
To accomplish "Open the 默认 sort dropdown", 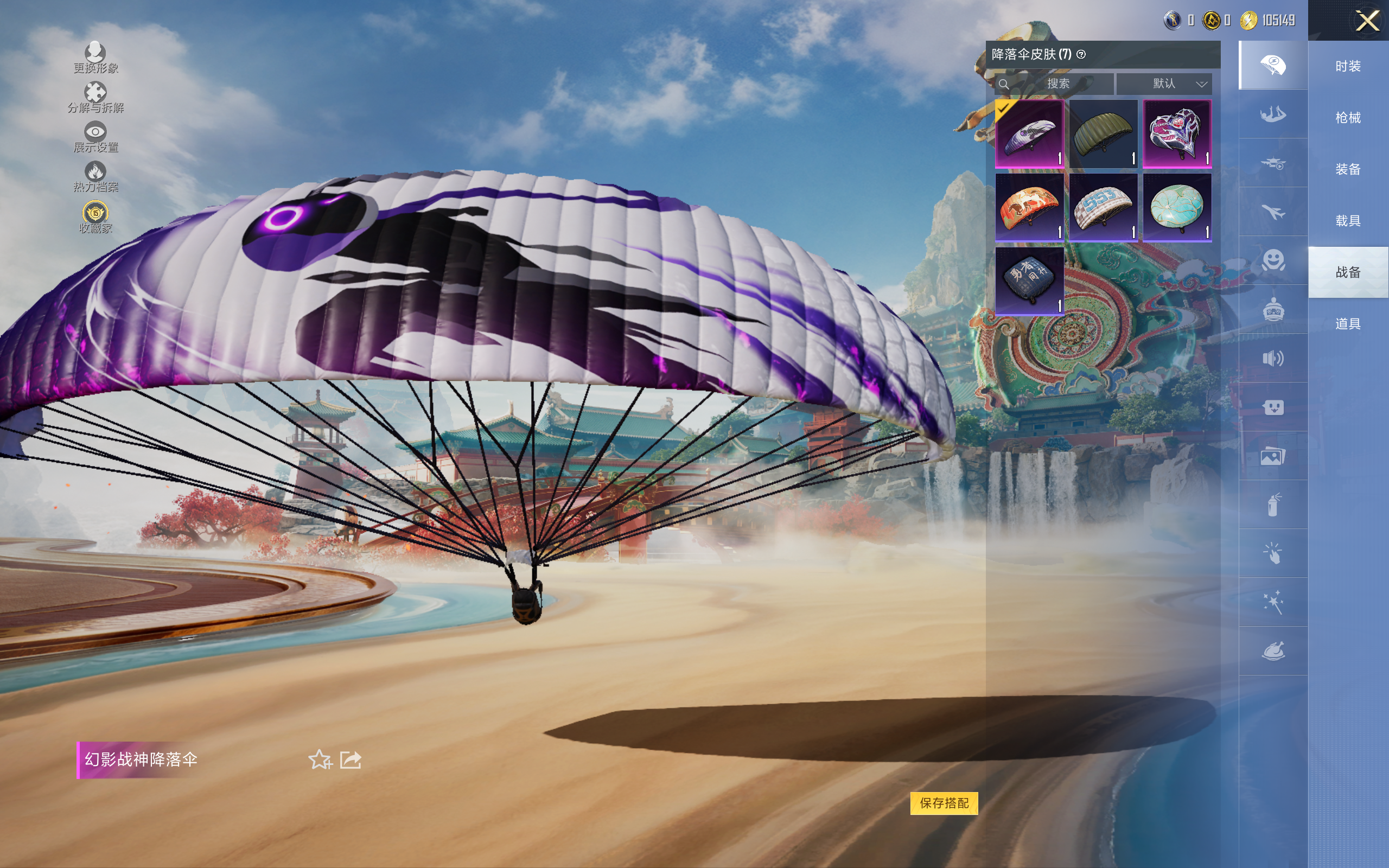I will (x=1163, y=84).
